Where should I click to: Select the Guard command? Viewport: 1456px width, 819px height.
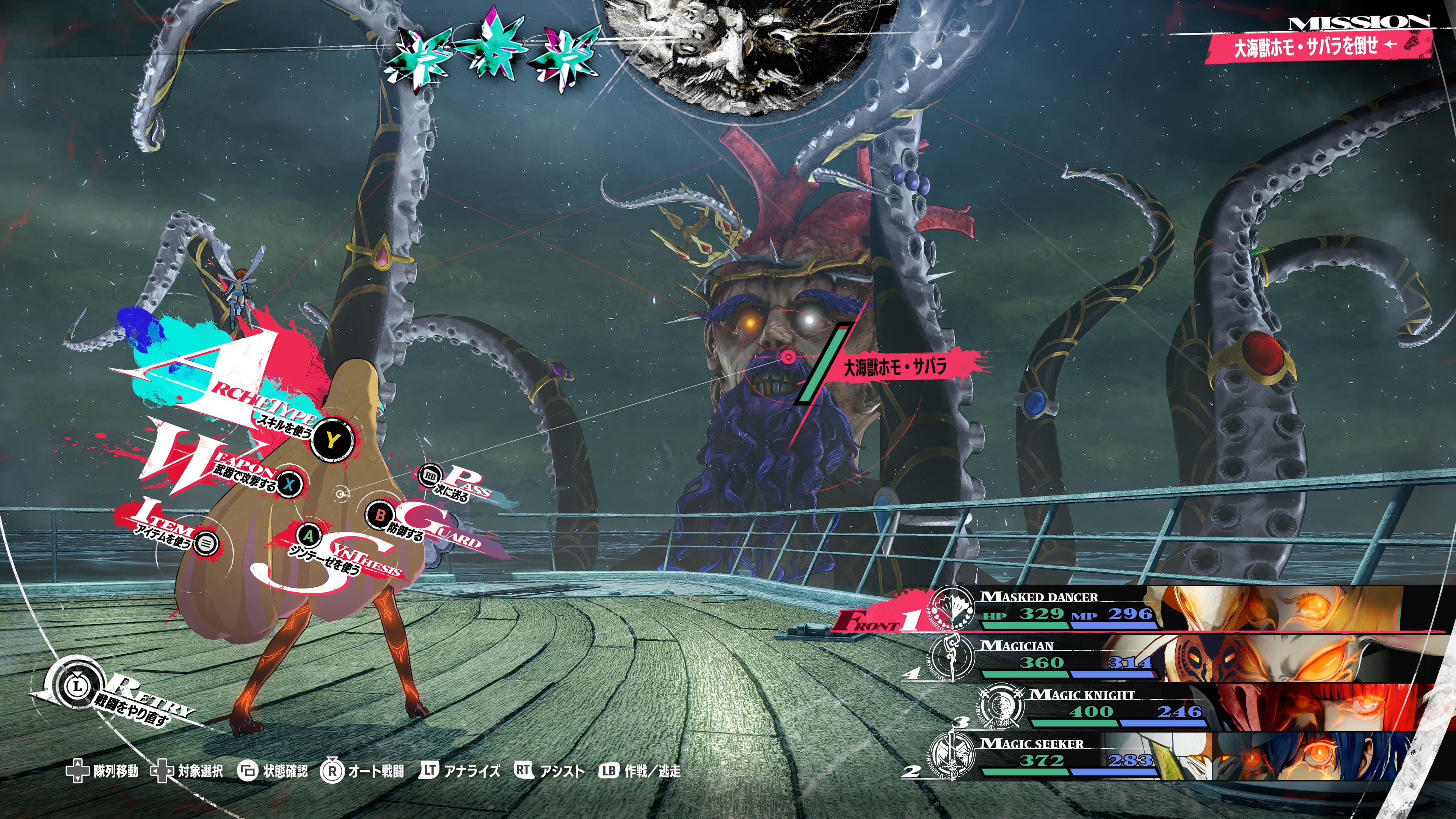click(x=380, y=515)
